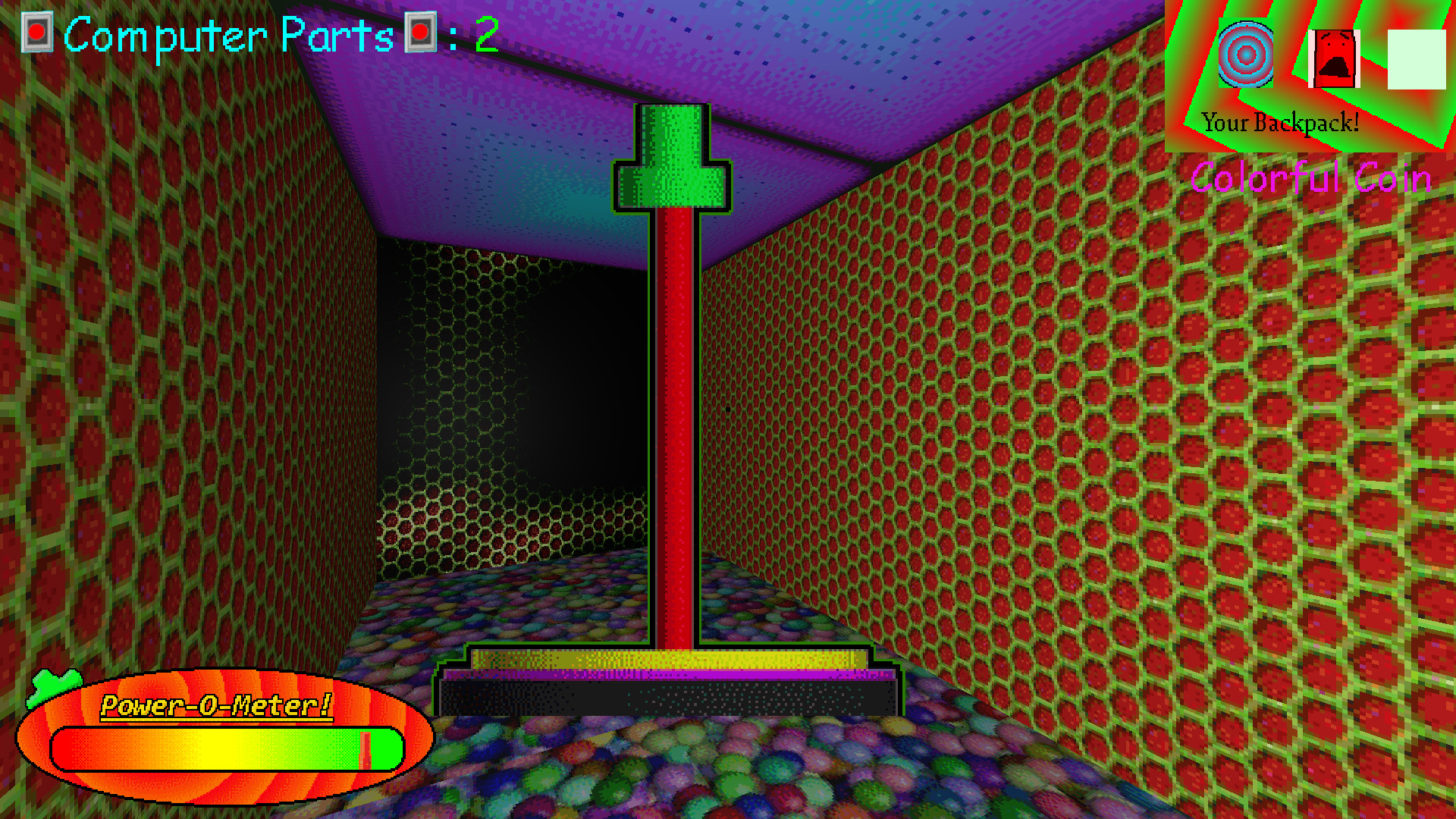Click the red button icon beside the parts count
The height and width of the screenshot is (819, 1456).
tap(419, 32)
